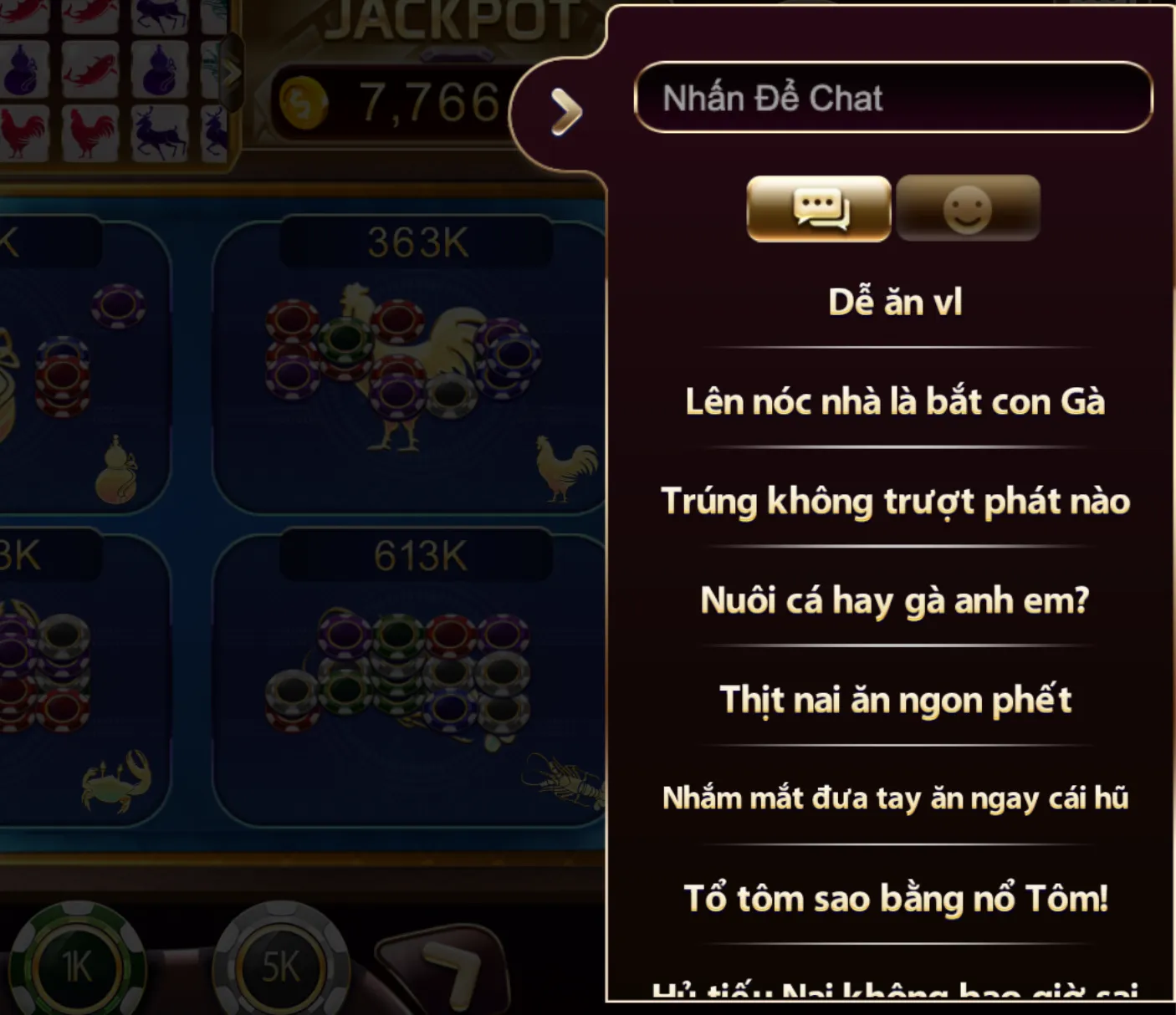Select "Nuôi cá hay gà anh em?" message
Screen dimensions: 1176x1015
click(894, 599)
